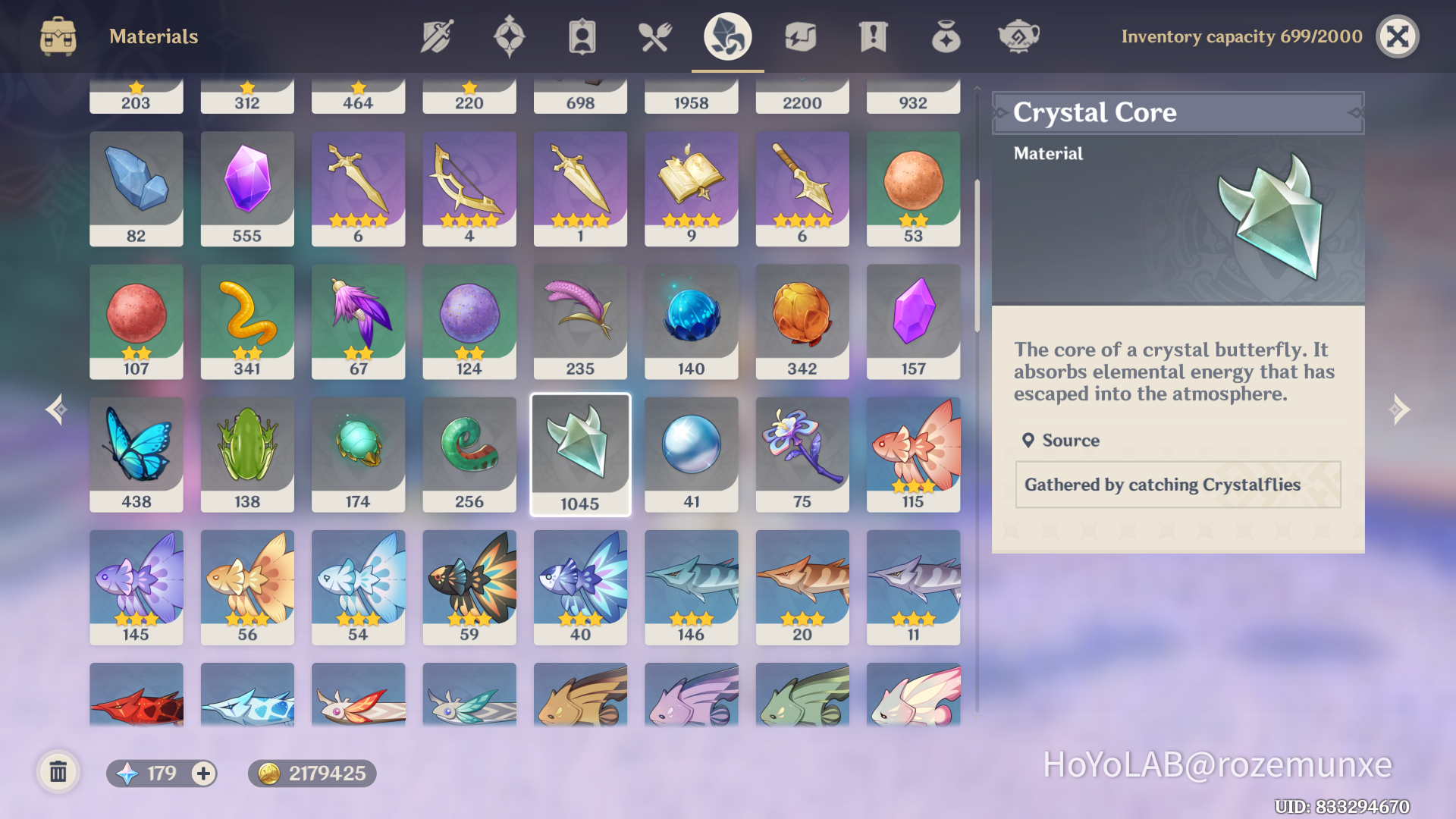Click the Gathered by catching Crystalflies source entry
The image size is (1456, 819).
pyautogui.click(x=1178, y=485)
